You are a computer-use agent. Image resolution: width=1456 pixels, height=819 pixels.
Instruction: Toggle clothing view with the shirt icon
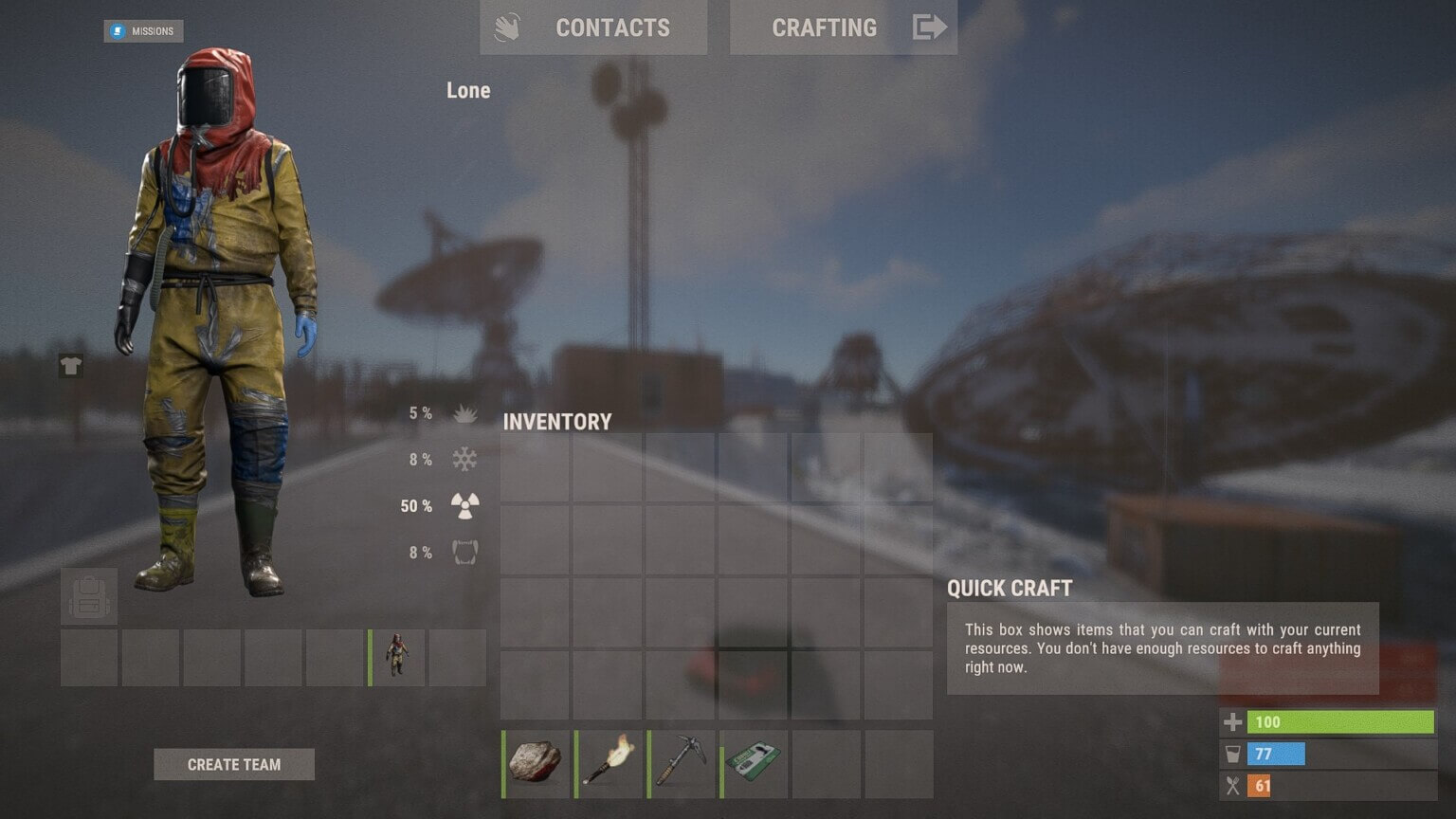pyautogui.click(x=70, y=366)
